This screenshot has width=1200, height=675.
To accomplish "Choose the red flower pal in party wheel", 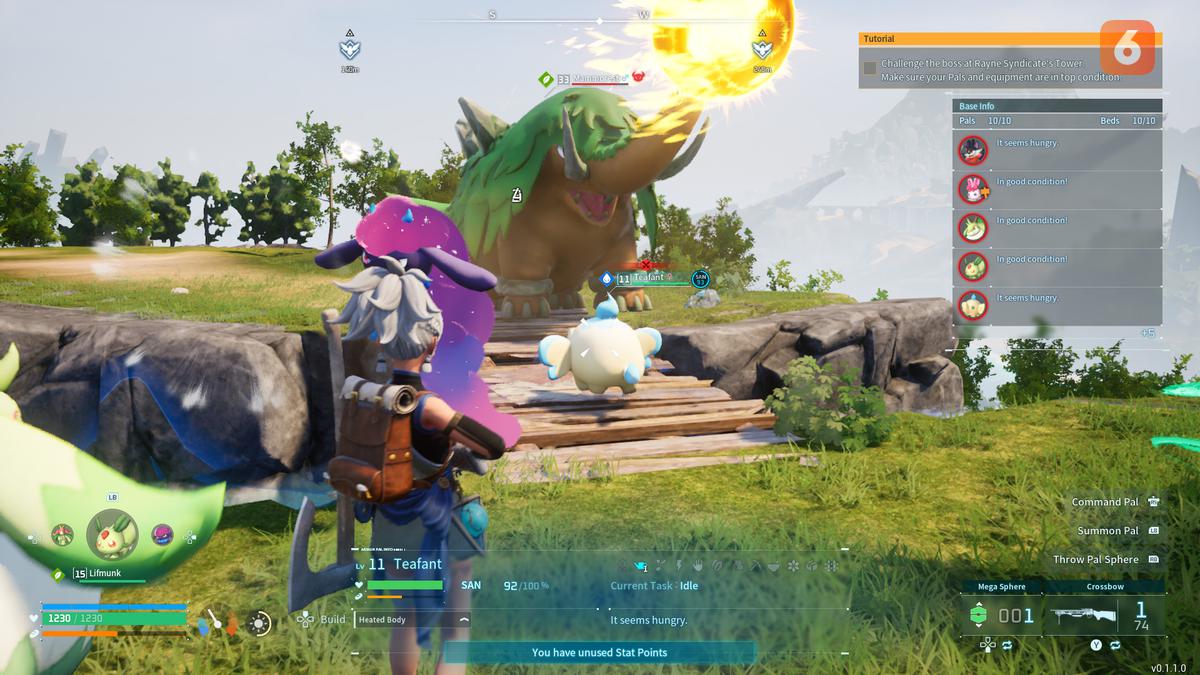I will coord(63,535).
